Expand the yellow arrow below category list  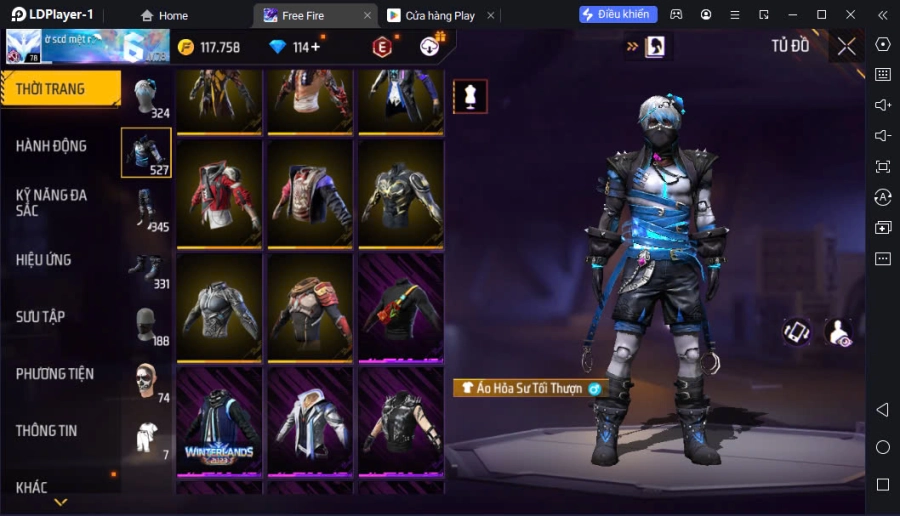point(60,502)
